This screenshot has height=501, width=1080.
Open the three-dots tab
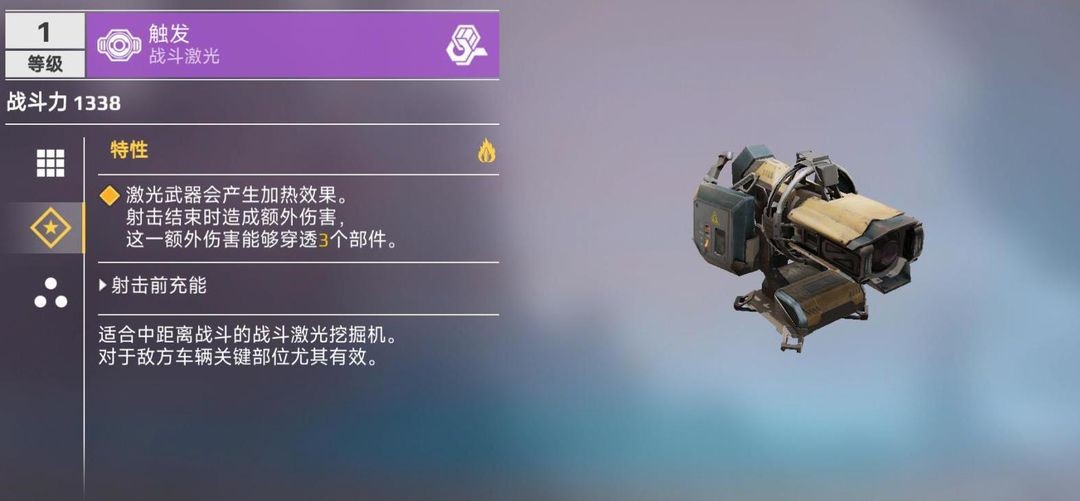[x=50, y=293]
